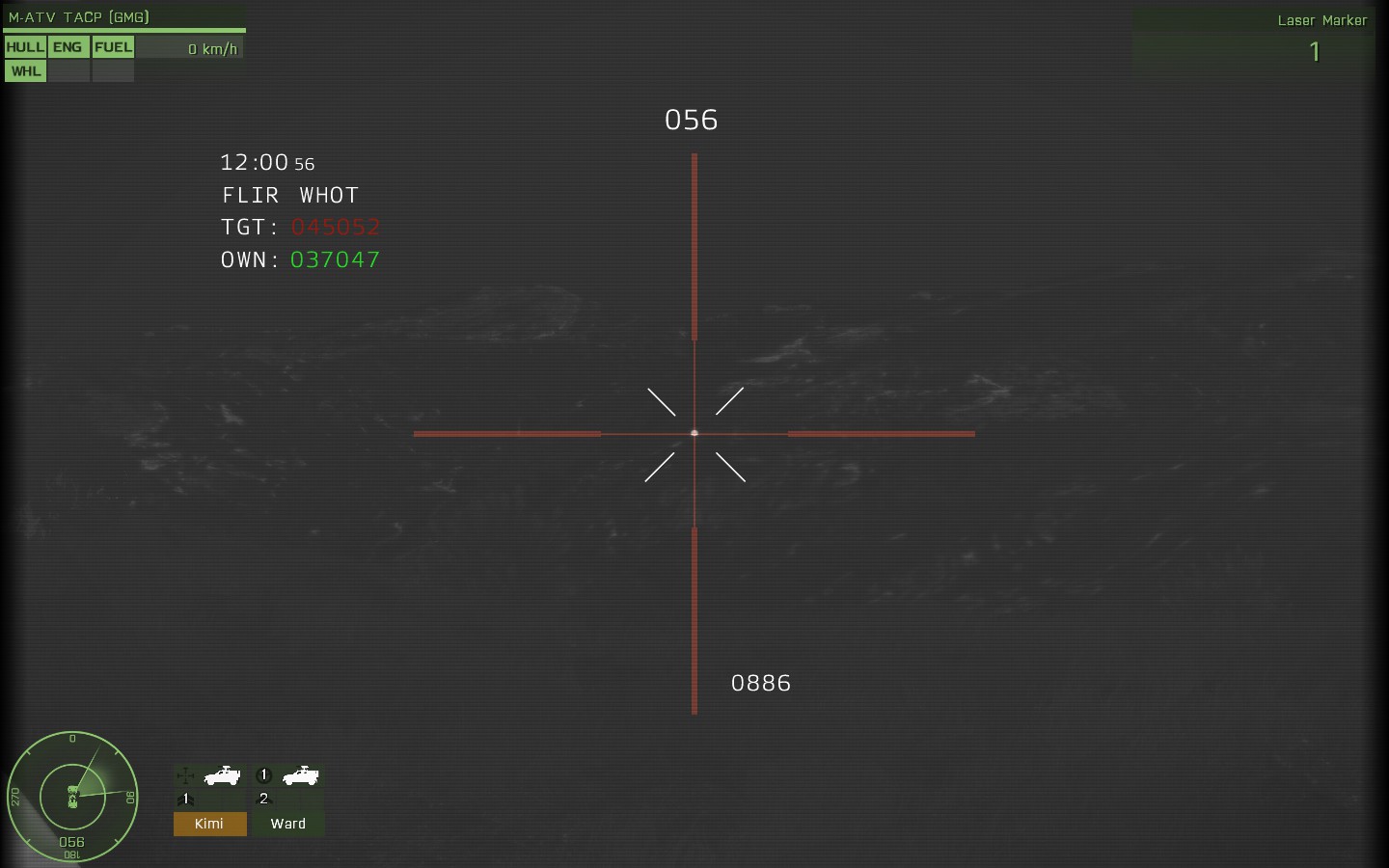Click the corporal rank chevron beside number 1

(x=185, y=799)
